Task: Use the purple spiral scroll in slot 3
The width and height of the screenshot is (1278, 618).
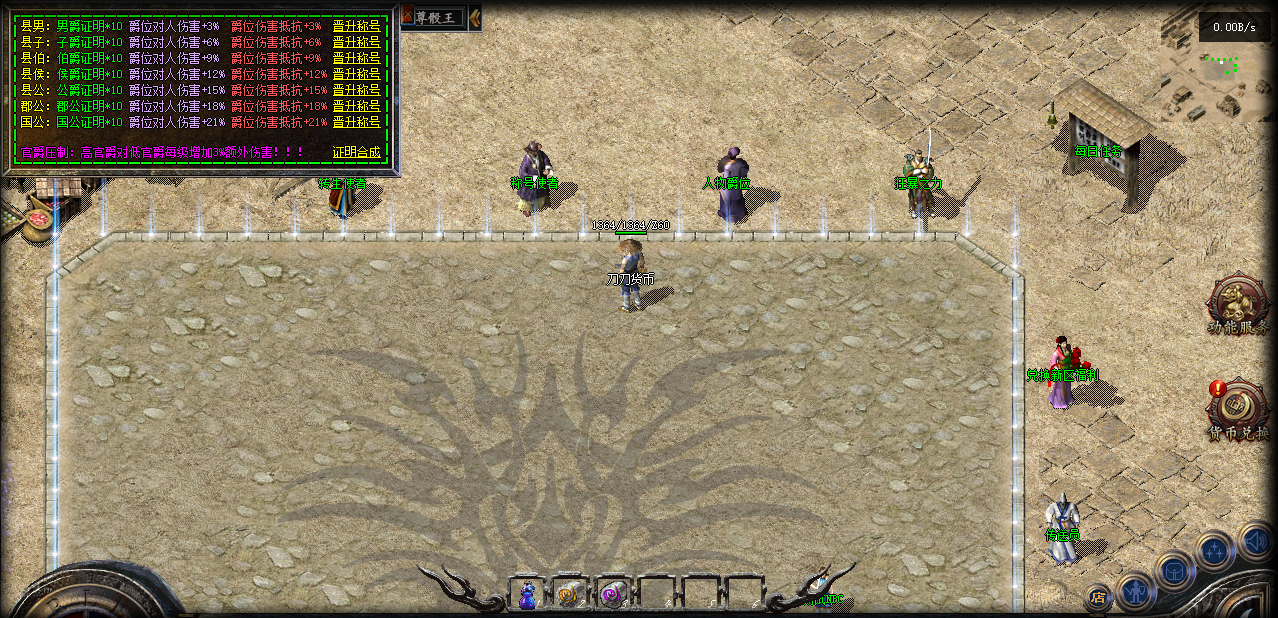Action: point(613,594)
